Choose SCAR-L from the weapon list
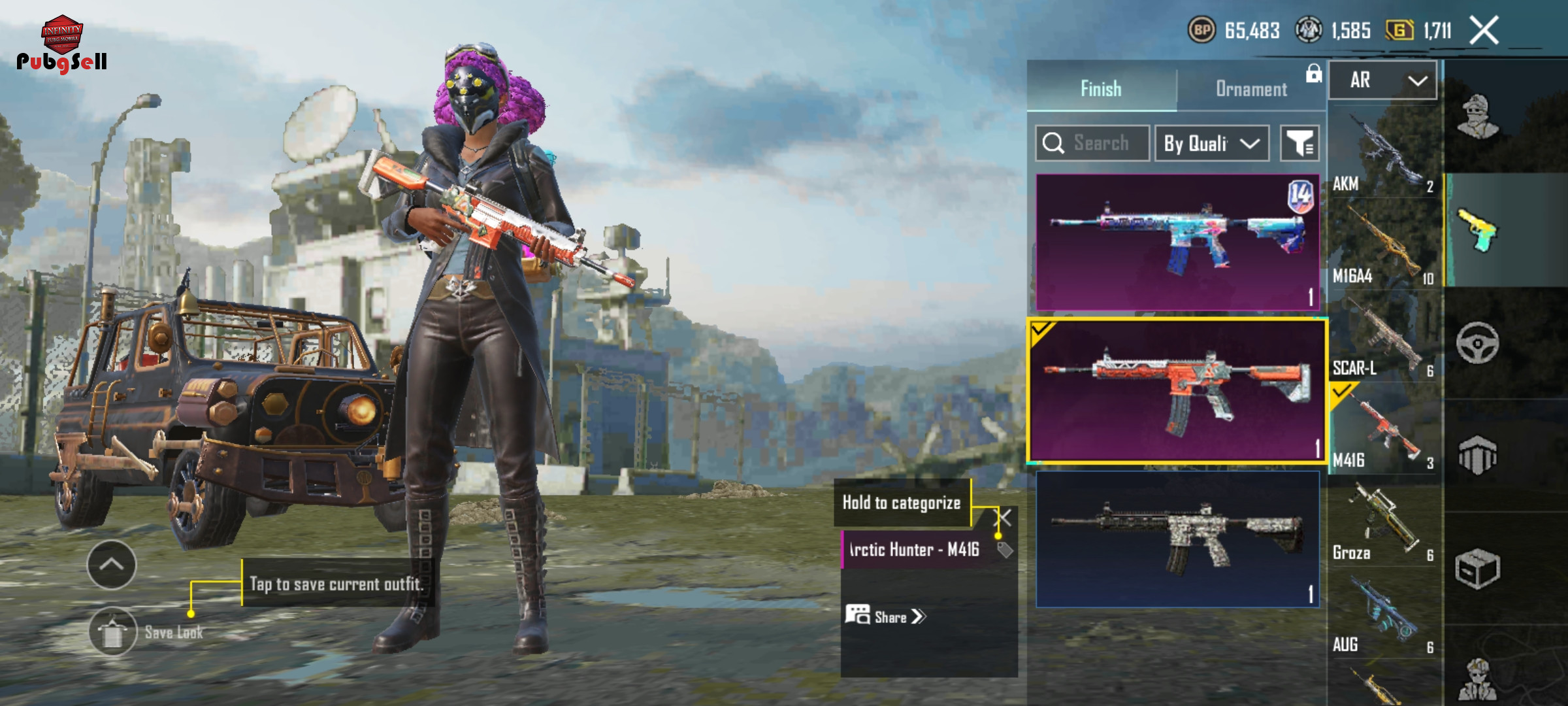Viewport: 1568px width, 706px height. click(x=1384, y=338)
